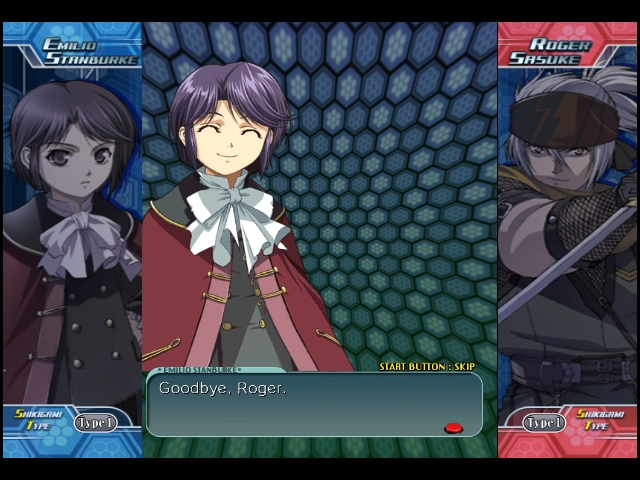Click the red continue indicator in the dialogue box
The width and height of the screenshot is (640, 480).
pos(453,428)
